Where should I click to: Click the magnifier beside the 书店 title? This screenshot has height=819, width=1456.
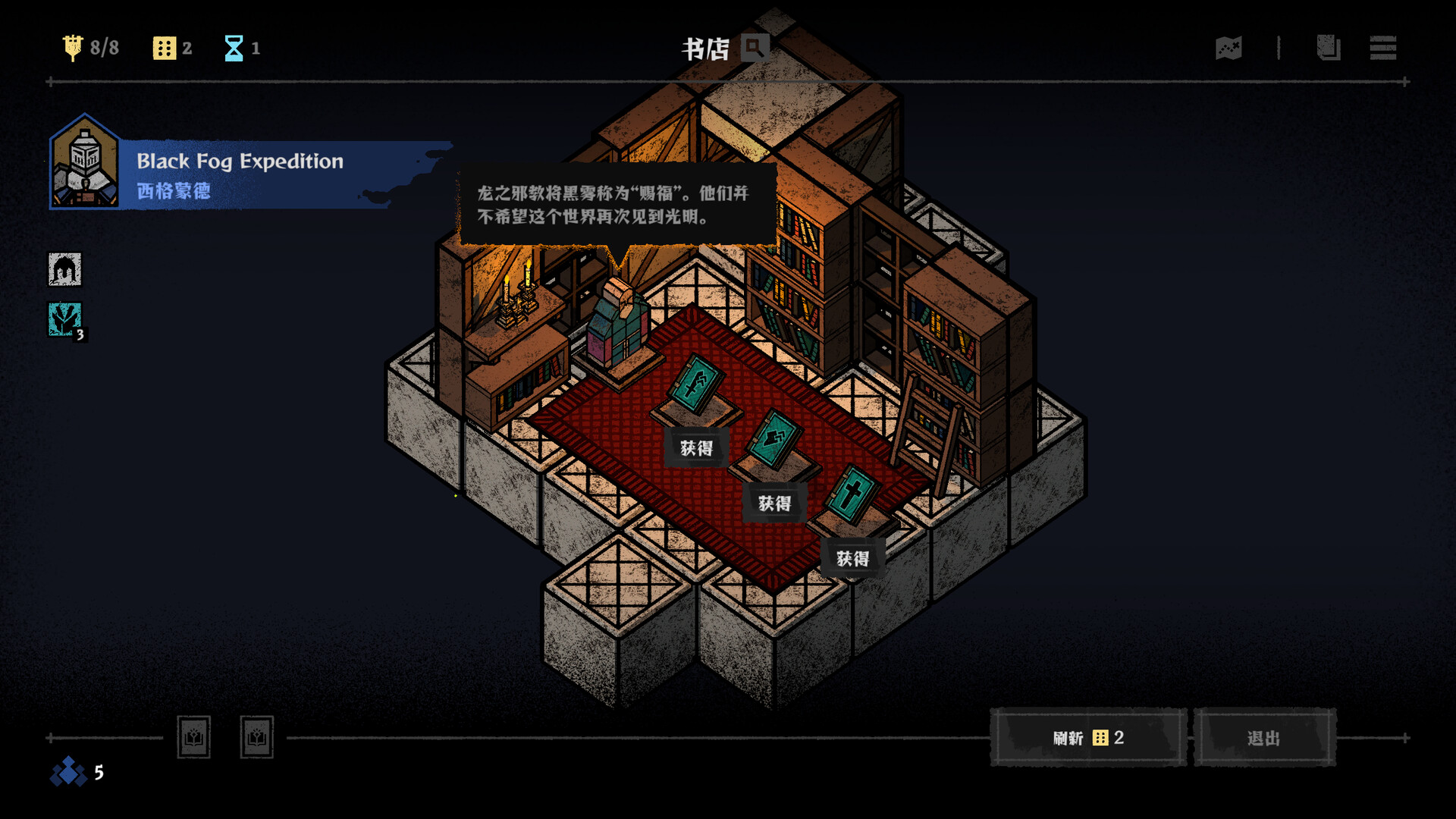[x=755, y=49]
